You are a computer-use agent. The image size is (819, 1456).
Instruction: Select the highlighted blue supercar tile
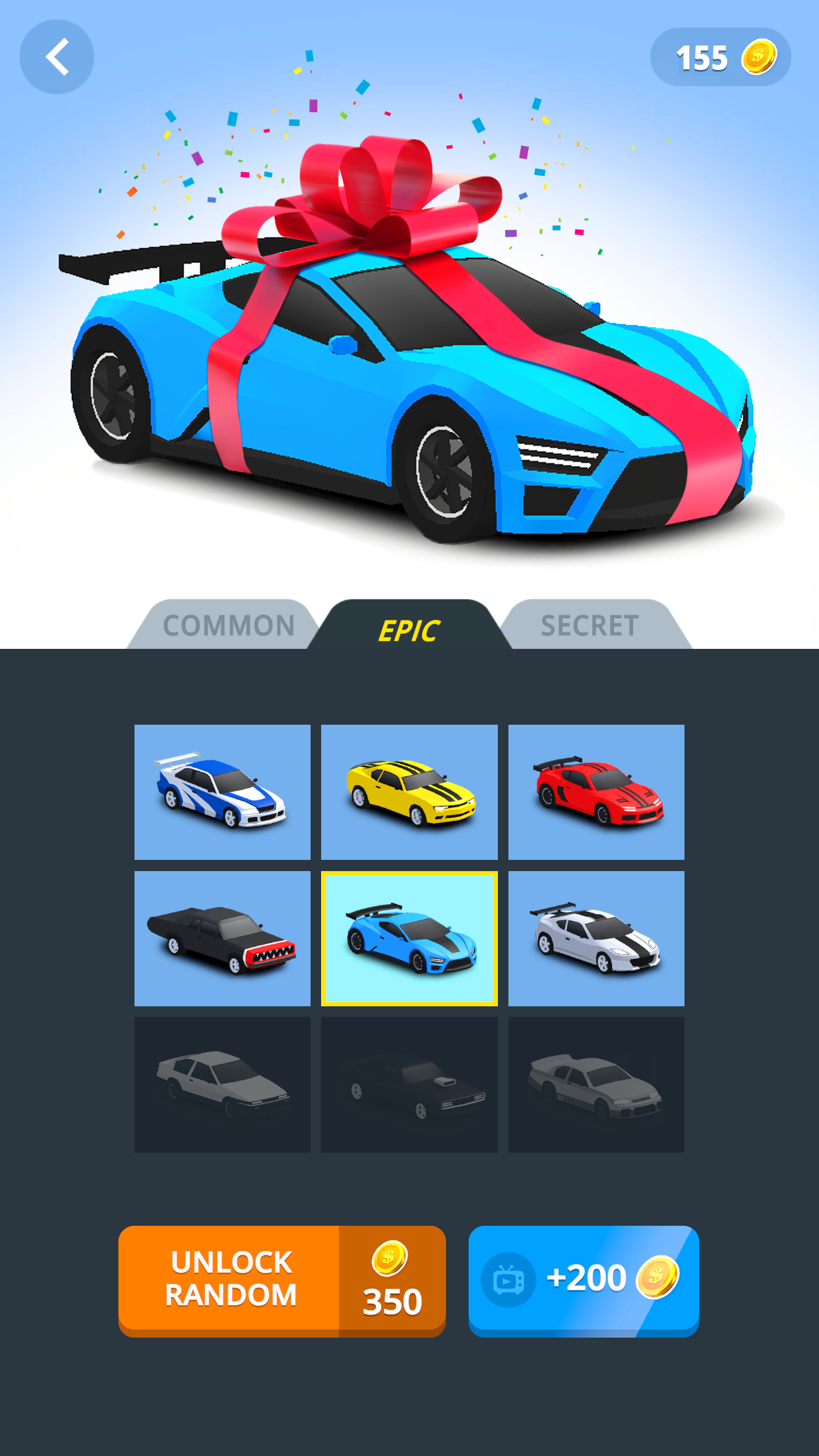tap(409, 938)
